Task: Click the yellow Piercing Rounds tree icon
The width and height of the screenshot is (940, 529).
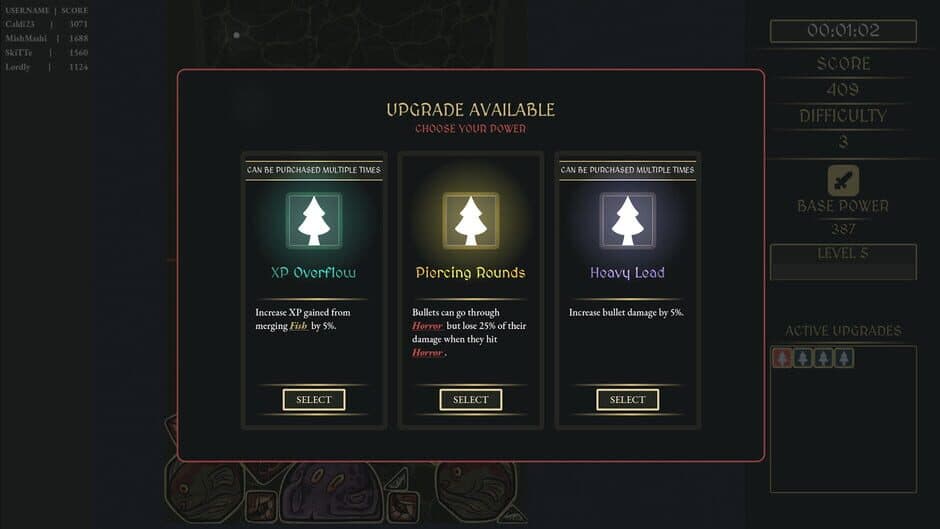Action: [470, 221]
